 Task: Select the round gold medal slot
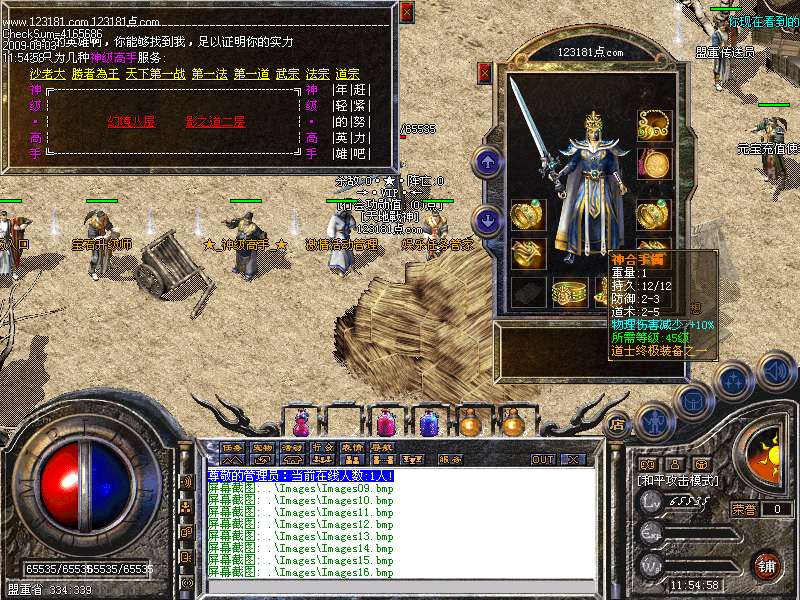coord(654,163)
